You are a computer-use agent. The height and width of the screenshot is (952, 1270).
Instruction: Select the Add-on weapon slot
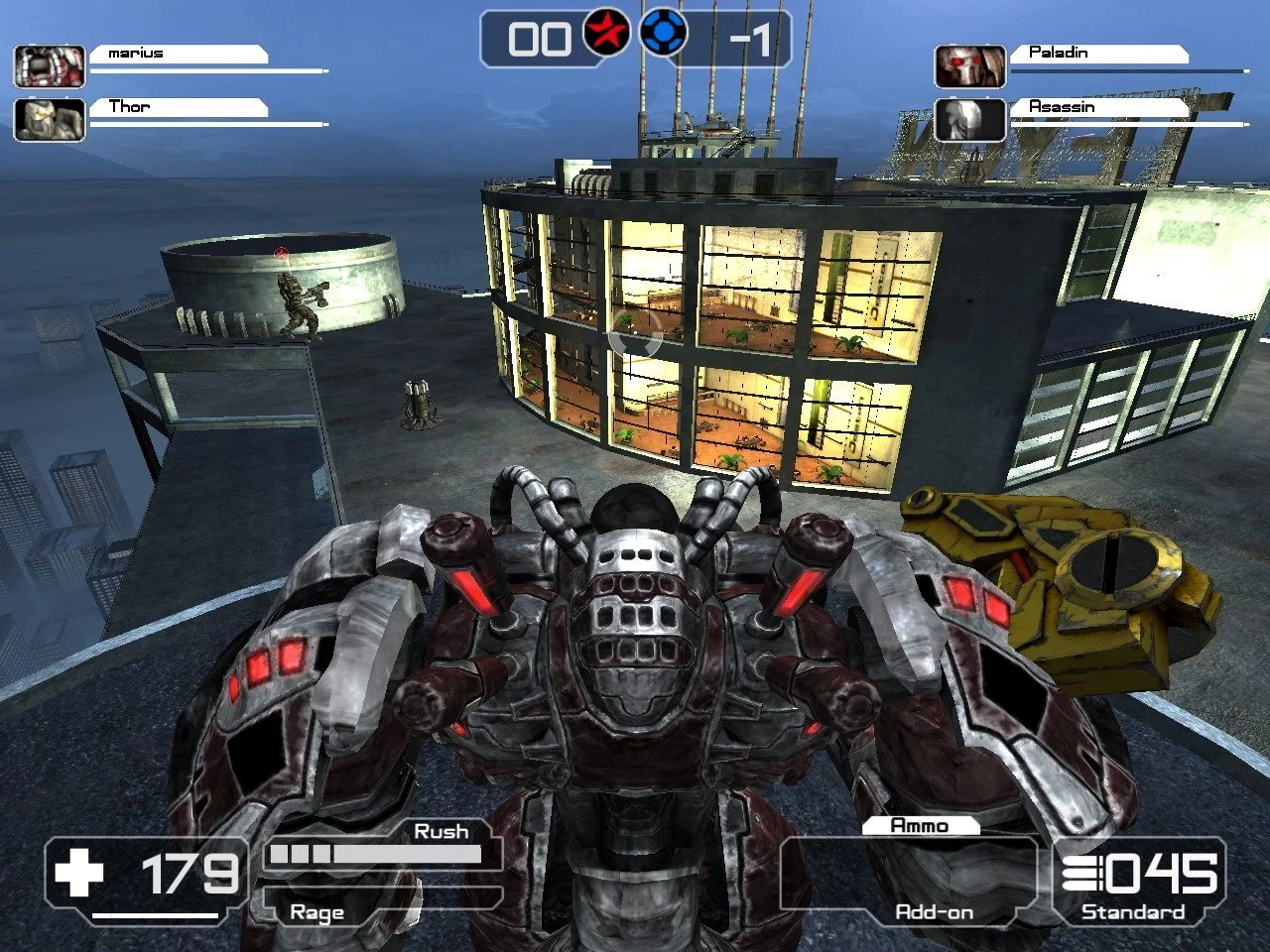[908, 877]
